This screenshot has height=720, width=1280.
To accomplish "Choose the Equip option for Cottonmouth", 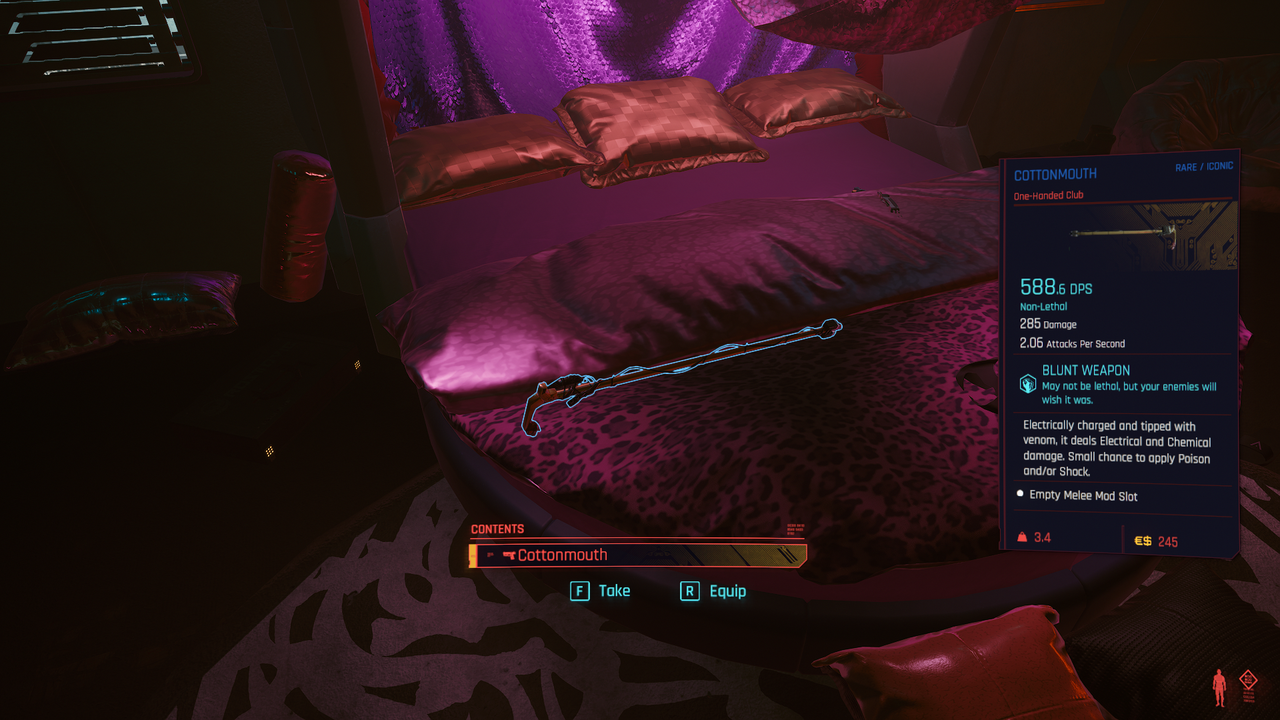I will coord(713,591).
